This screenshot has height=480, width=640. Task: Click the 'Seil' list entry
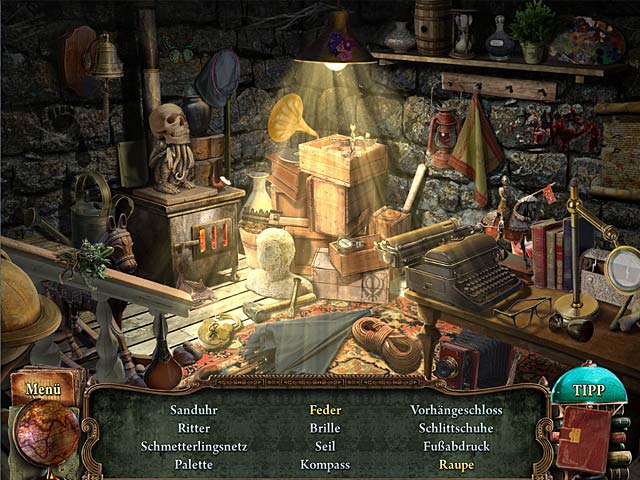click(x=325, y=446)
